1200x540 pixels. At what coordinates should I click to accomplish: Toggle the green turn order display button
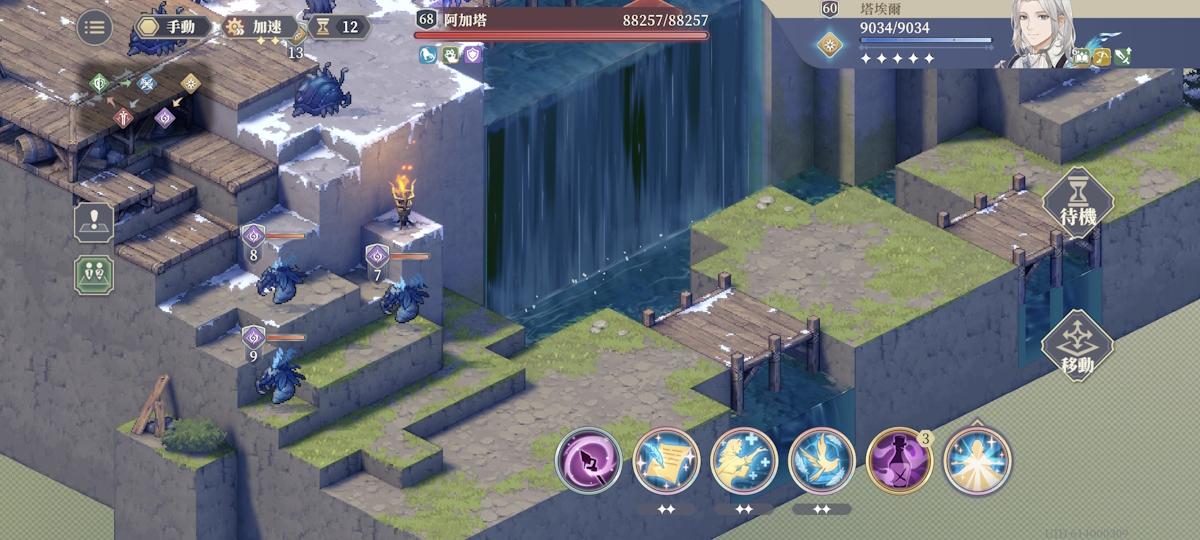94,275
